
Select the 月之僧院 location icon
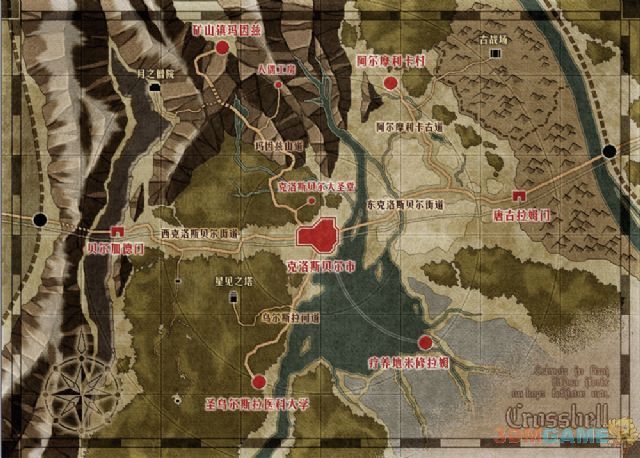pyautogui.click(x=155, y=88)
